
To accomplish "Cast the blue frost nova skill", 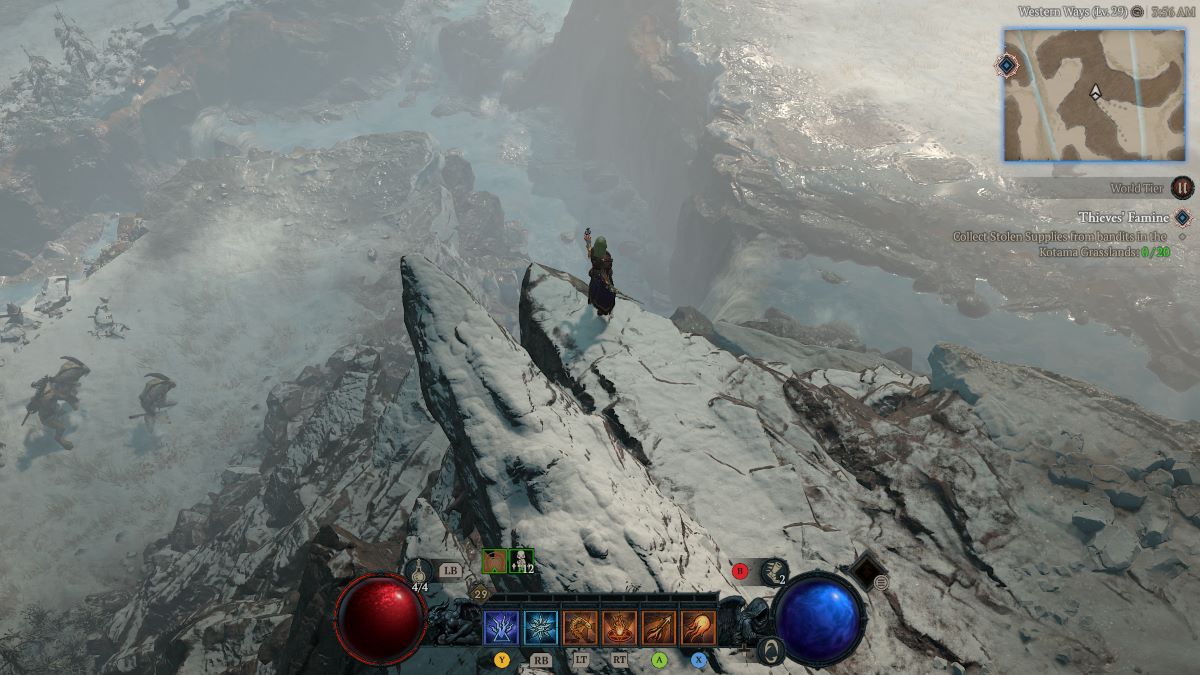I will 541,628.
